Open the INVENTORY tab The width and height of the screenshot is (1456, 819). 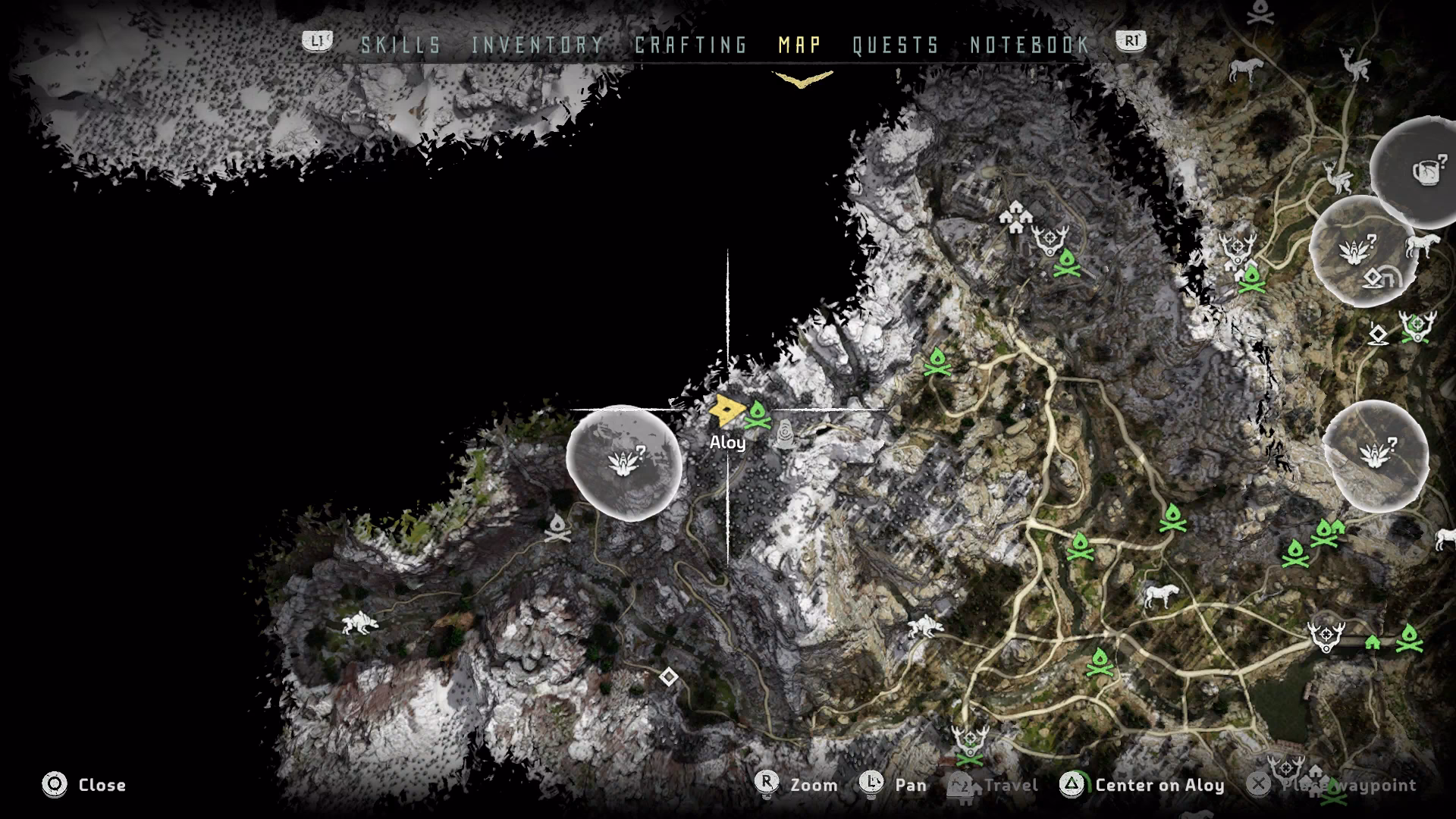[x=535, y=45]
